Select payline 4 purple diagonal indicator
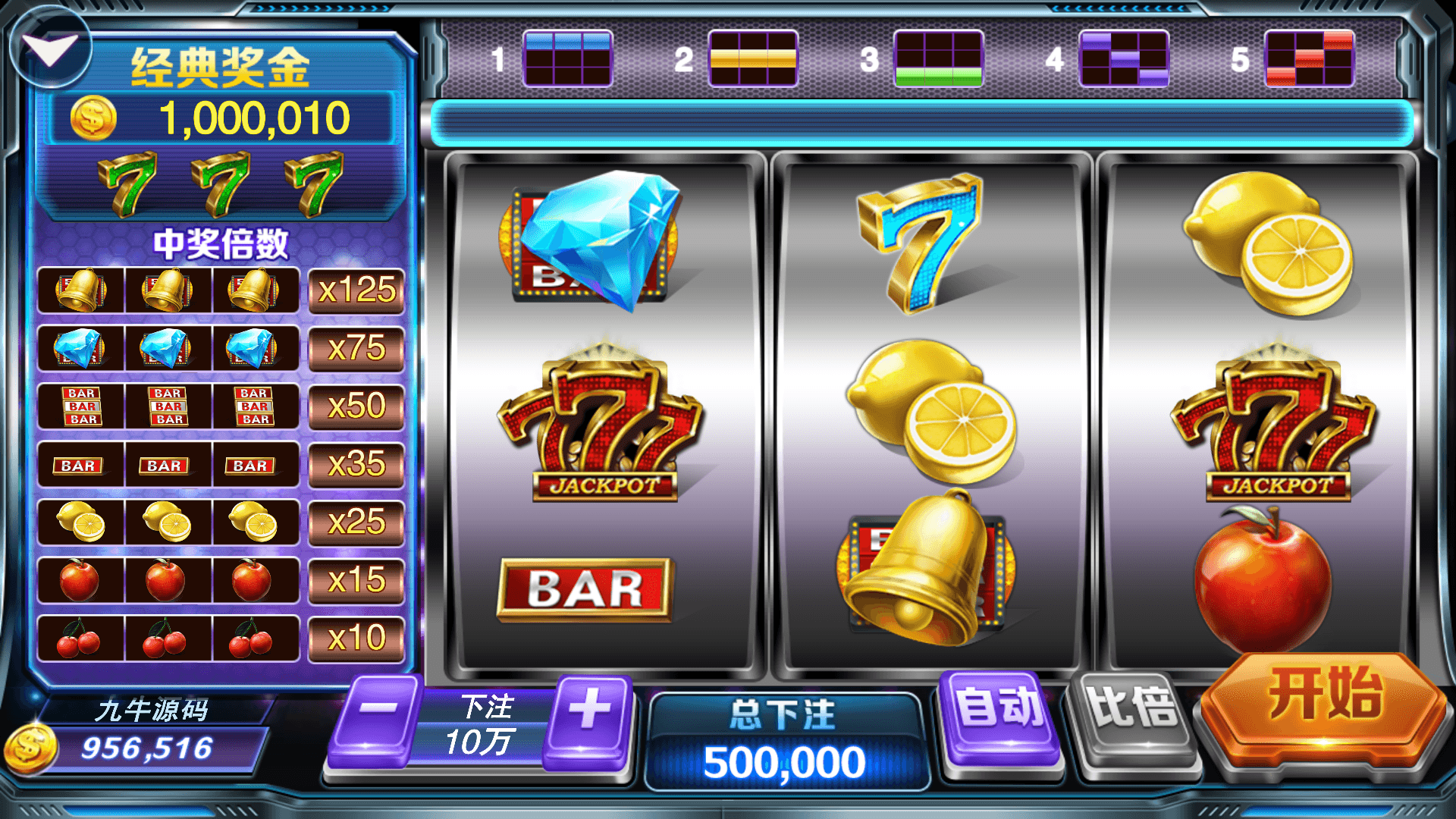 point(1124,58)
